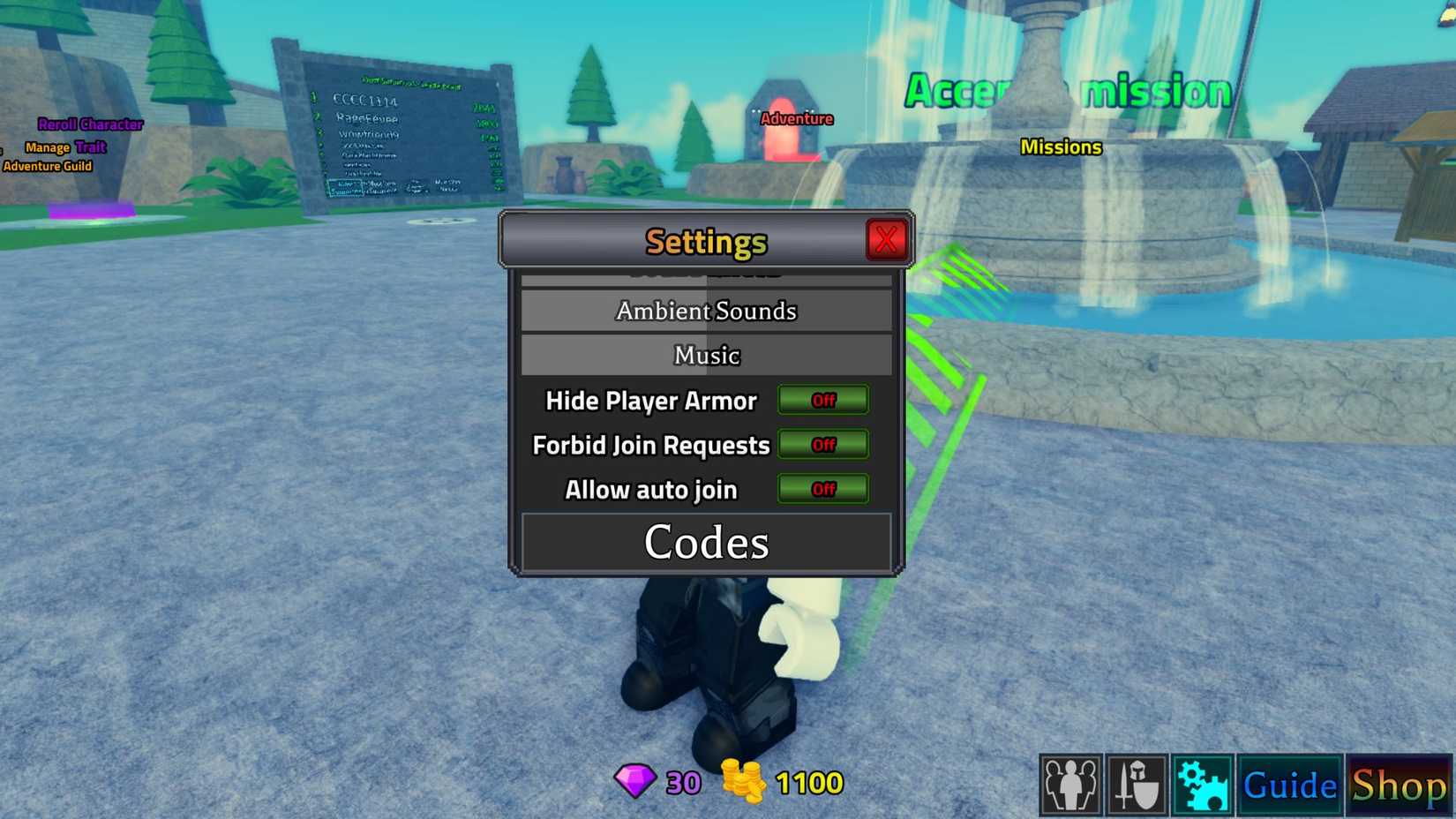Open the party members icon

point(1070,785)
